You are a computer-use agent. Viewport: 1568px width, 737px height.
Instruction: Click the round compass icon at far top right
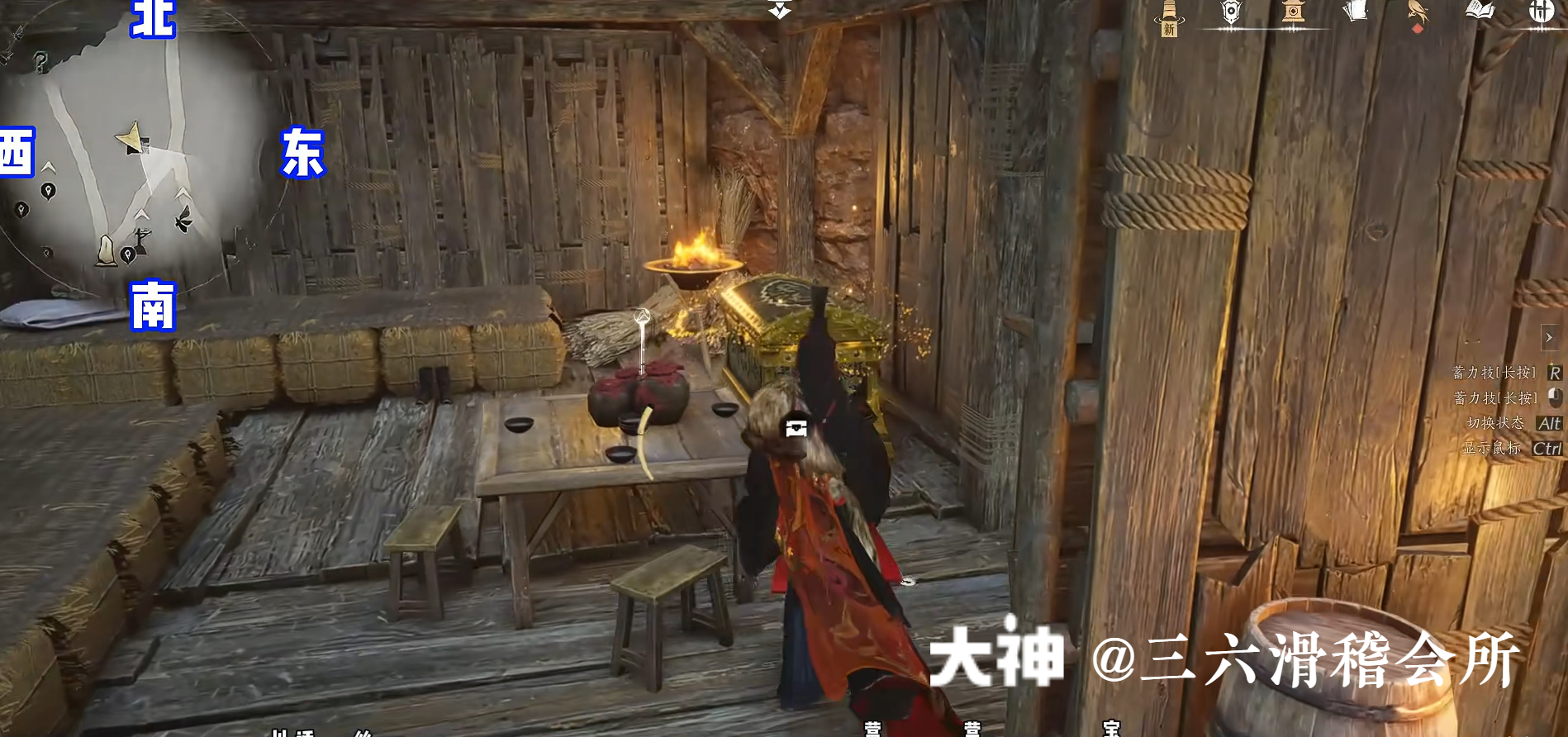(x=1544, y=12)
